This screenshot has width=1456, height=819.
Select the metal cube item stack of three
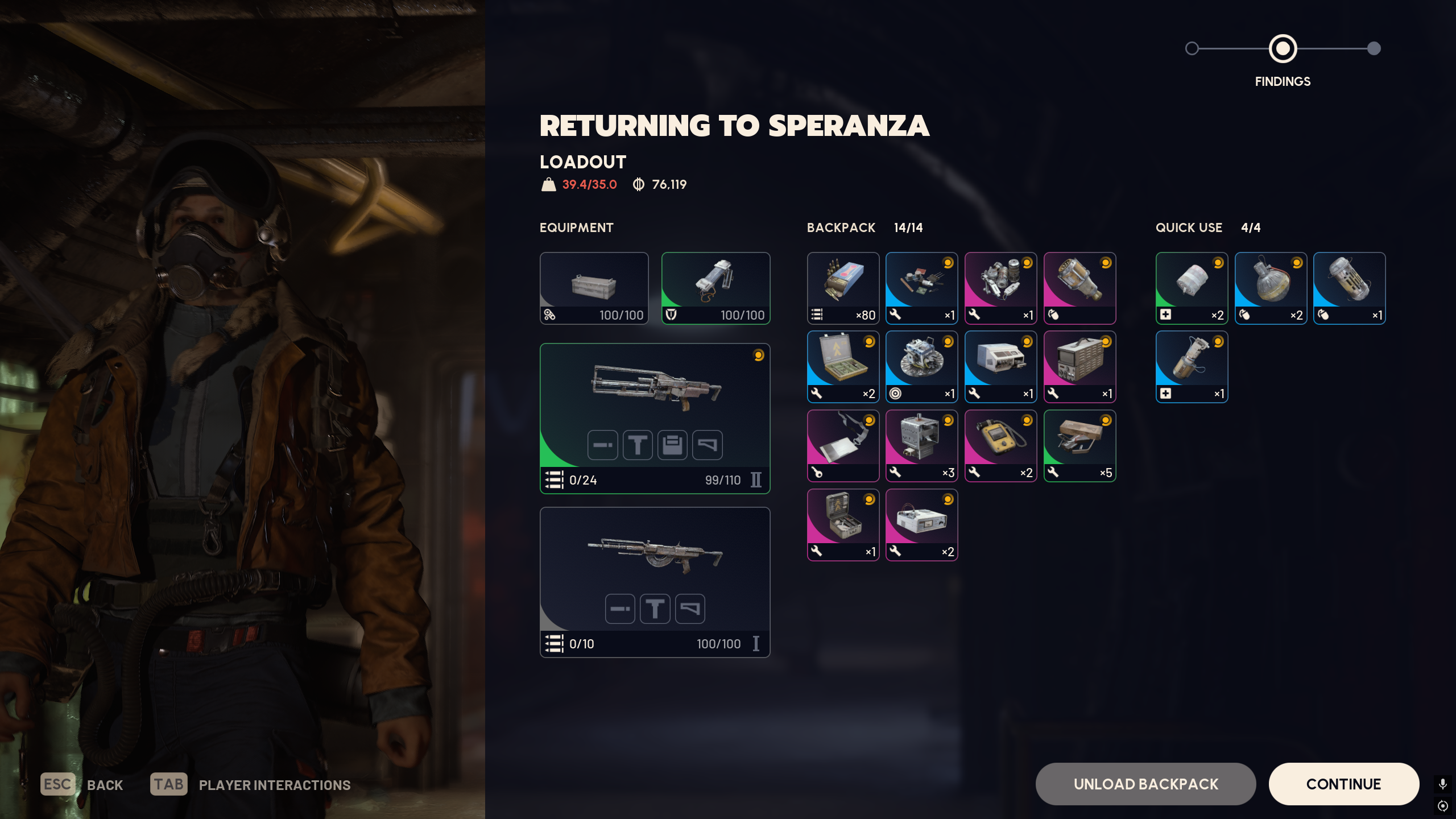(921, 445)
